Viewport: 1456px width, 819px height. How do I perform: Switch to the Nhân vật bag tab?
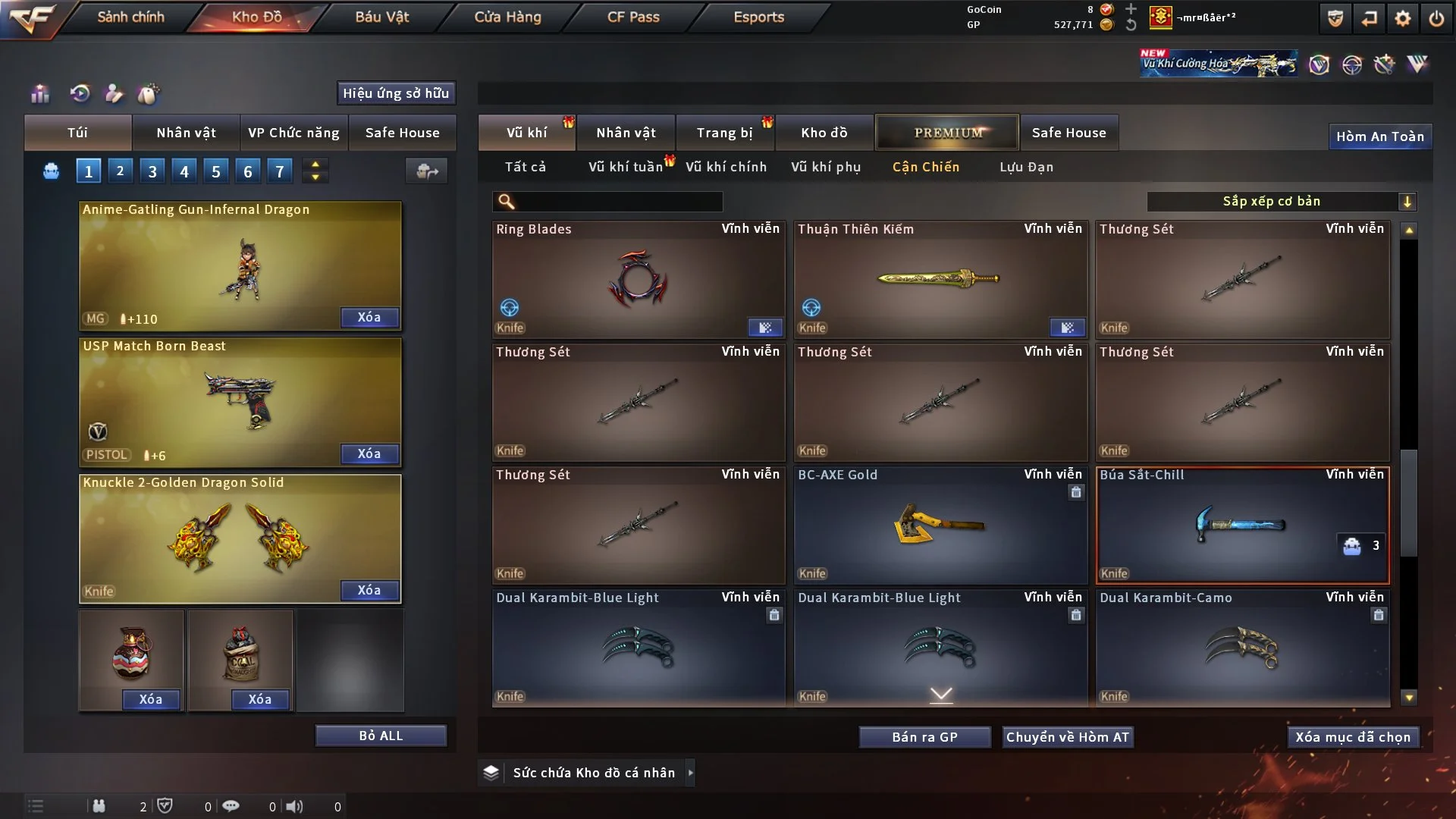point(186,133)
